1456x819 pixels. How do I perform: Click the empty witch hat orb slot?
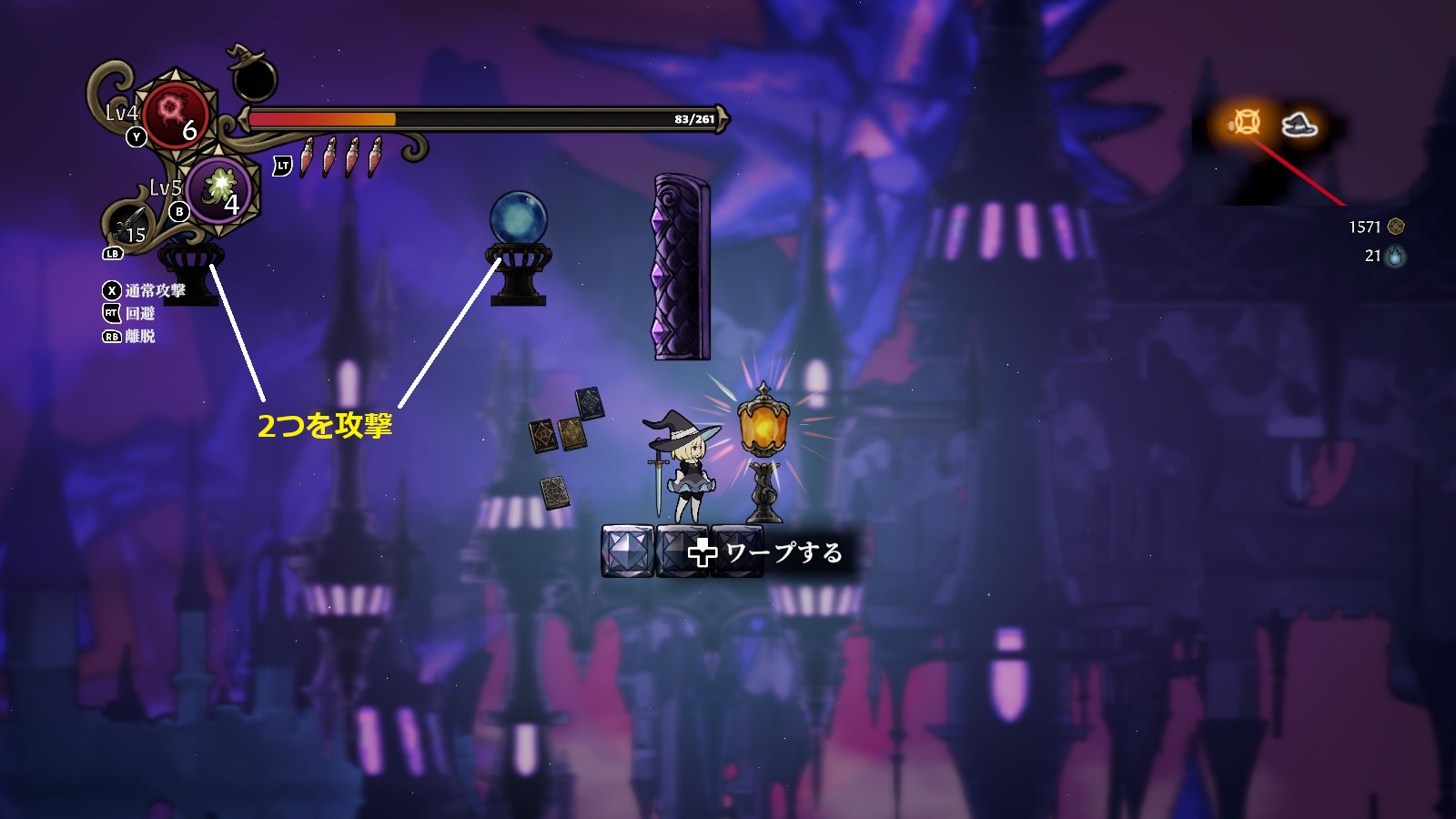[x=254, y=78]
